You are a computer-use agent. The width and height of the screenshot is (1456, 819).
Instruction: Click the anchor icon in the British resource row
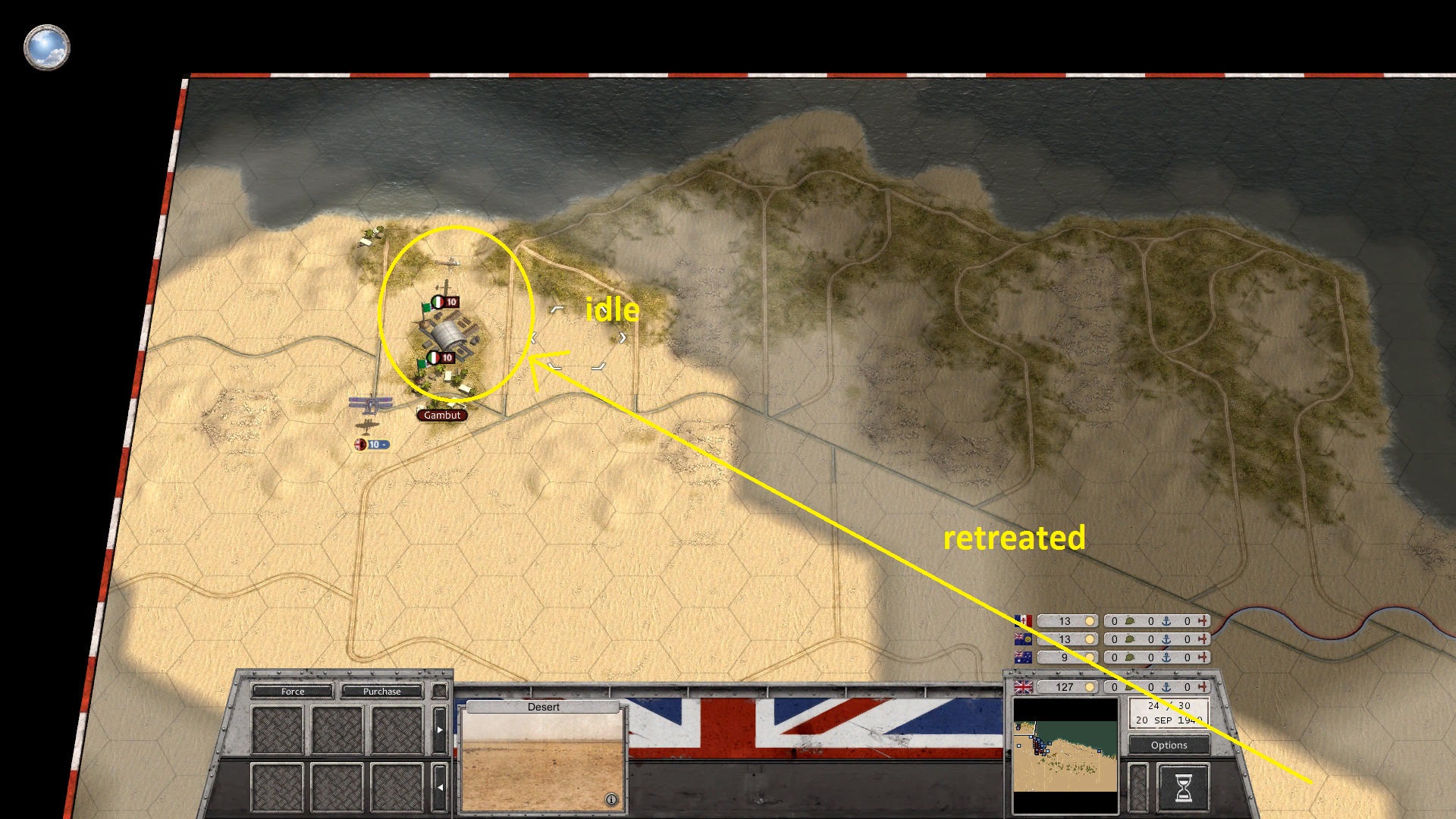click(1165, 686)
